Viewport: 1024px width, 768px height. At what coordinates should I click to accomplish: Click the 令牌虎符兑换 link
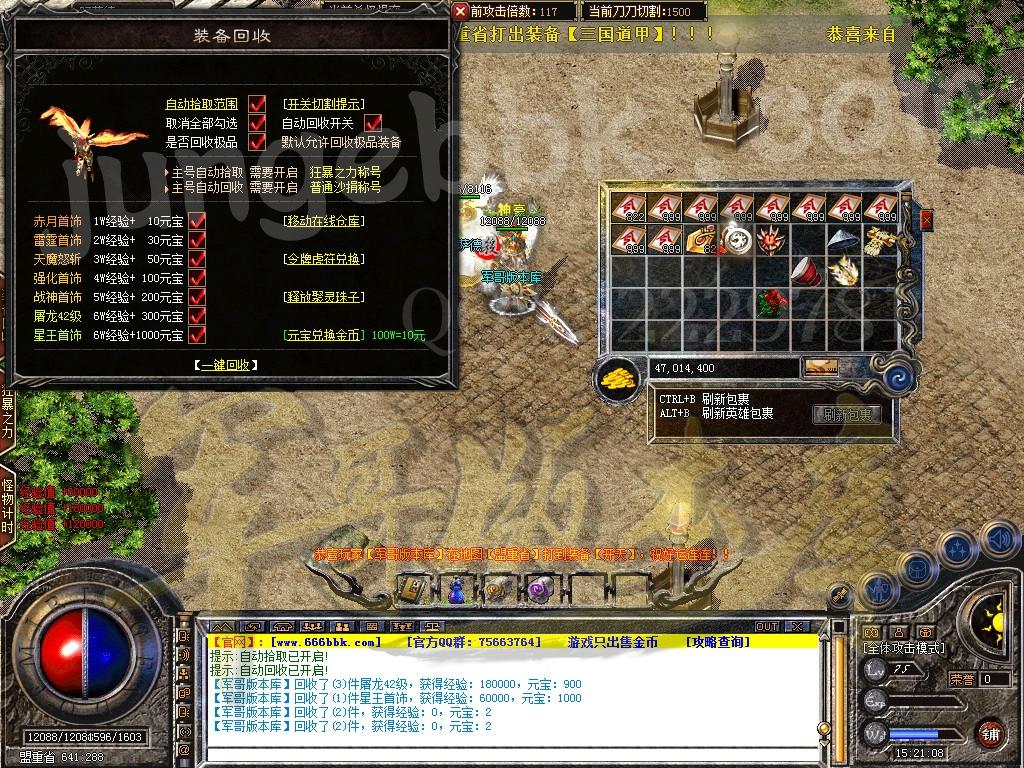[324, 259]
